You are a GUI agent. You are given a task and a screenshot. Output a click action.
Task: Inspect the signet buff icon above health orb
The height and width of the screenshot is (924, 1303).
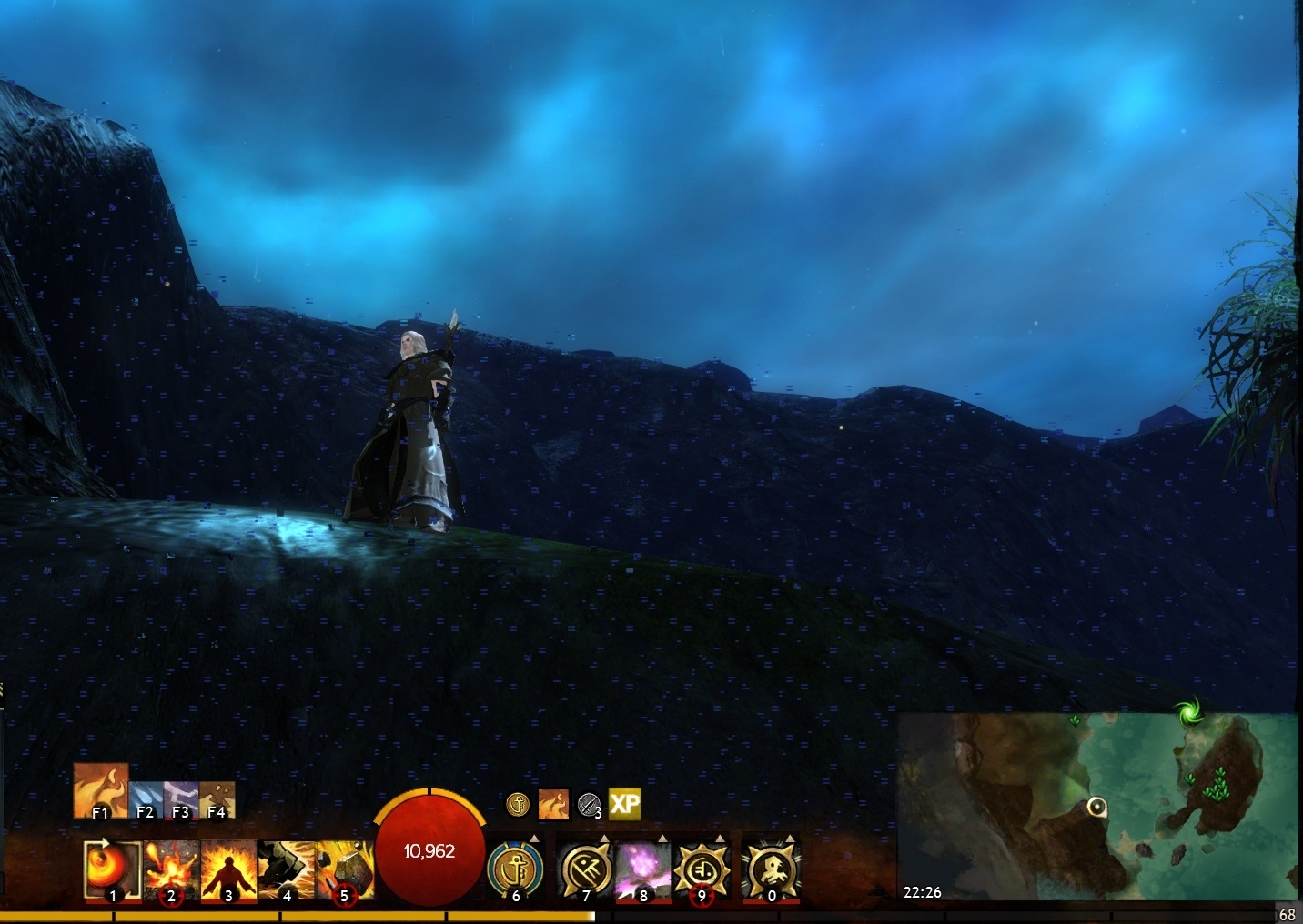click(519, 804)
